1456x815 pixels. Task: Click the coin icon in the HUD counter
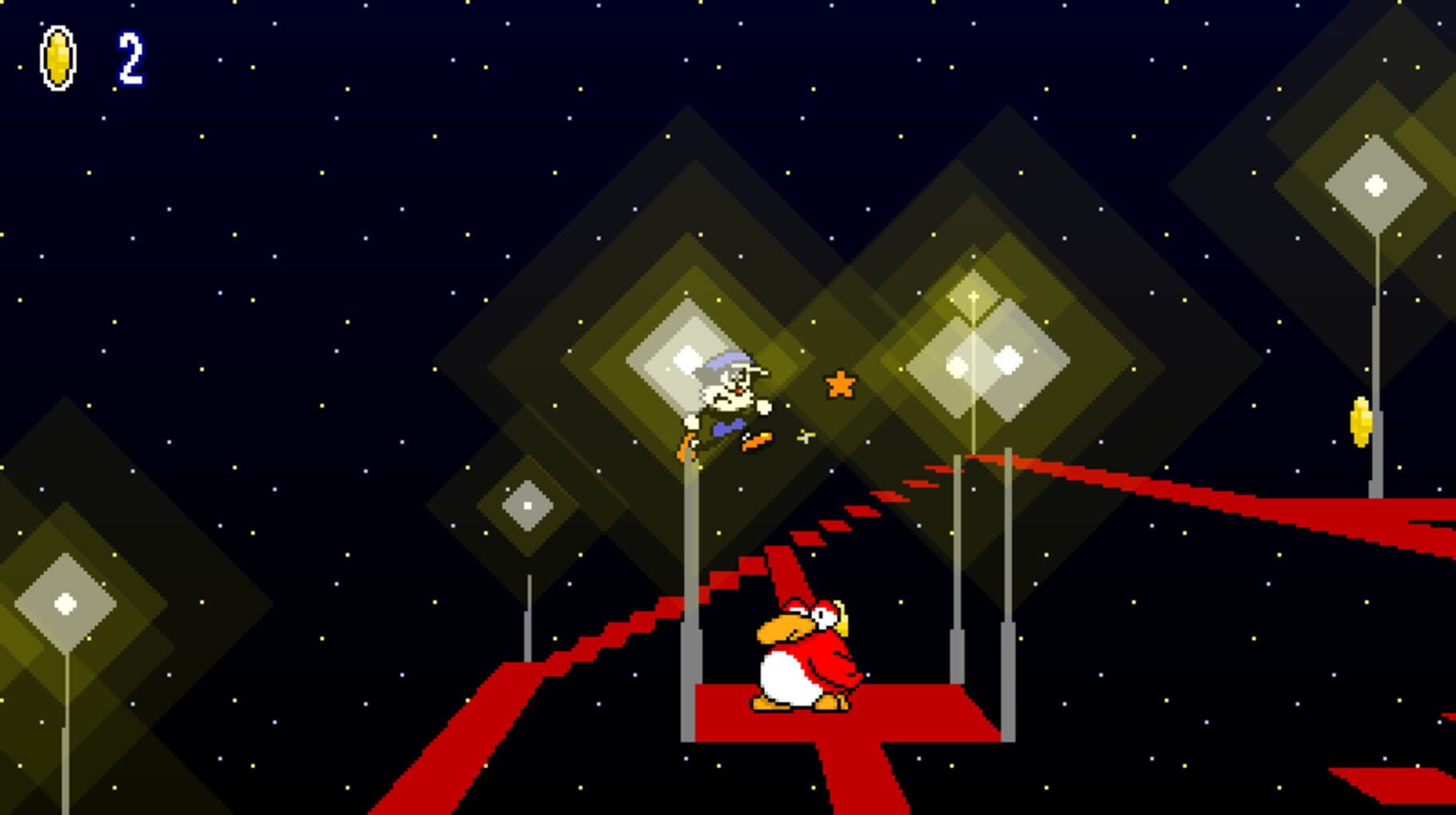pyautogui.click(x=58, y=58)
